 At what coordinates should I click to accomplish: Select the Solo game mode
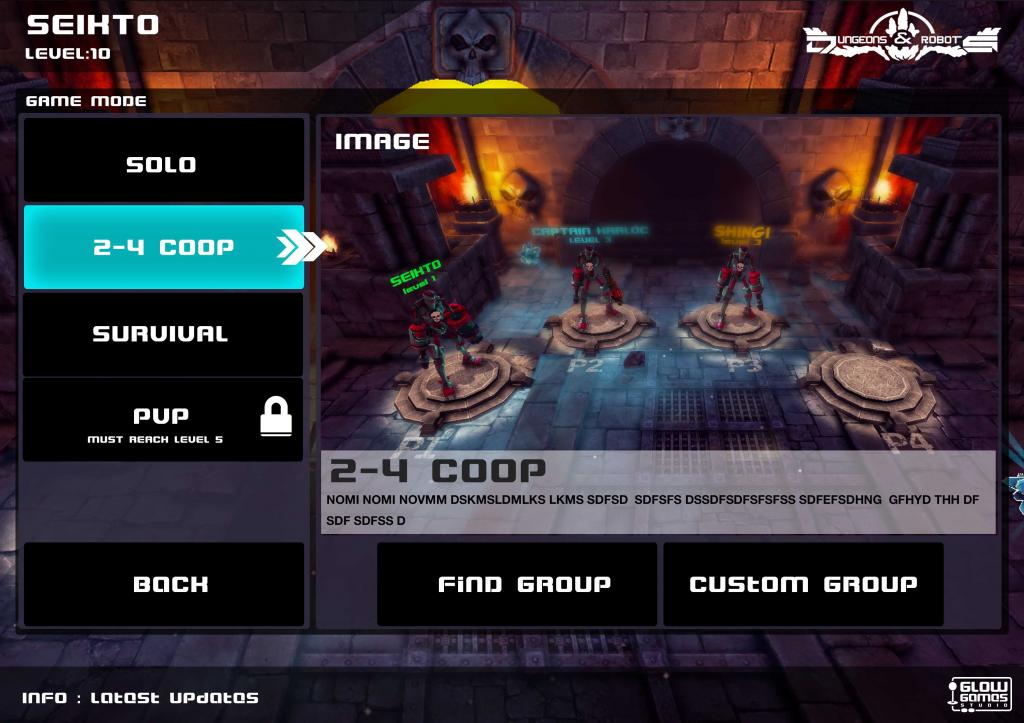(163, 164)
